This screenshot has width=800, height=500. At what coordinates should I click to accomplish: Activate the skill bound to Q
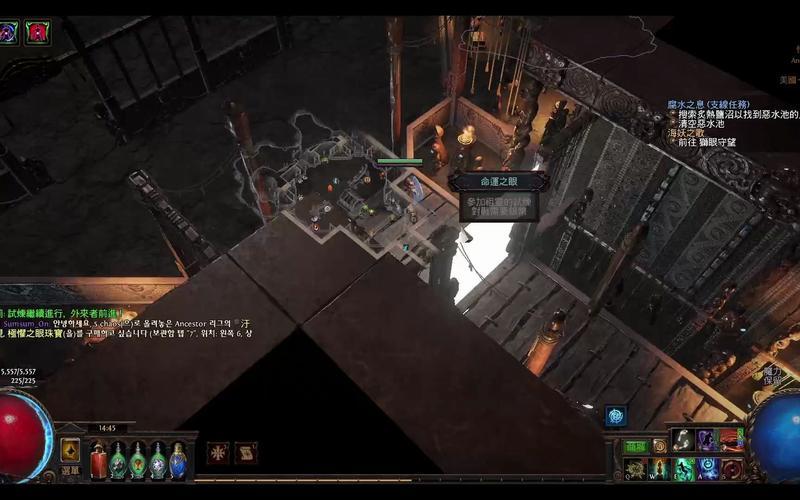click(x=633, y=468)
